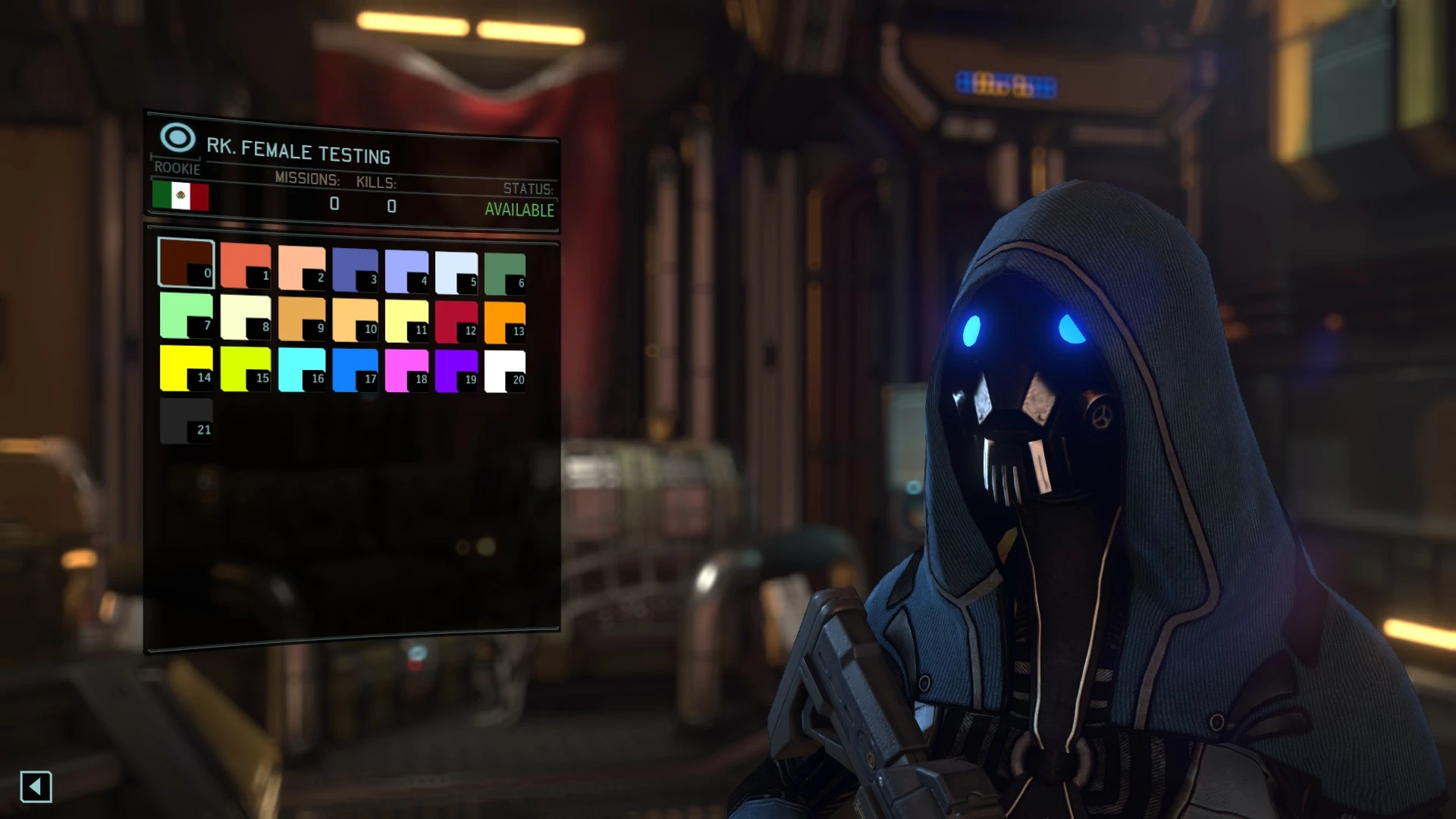Click the Rookie rank insignia icon

(x=177, y=139)
